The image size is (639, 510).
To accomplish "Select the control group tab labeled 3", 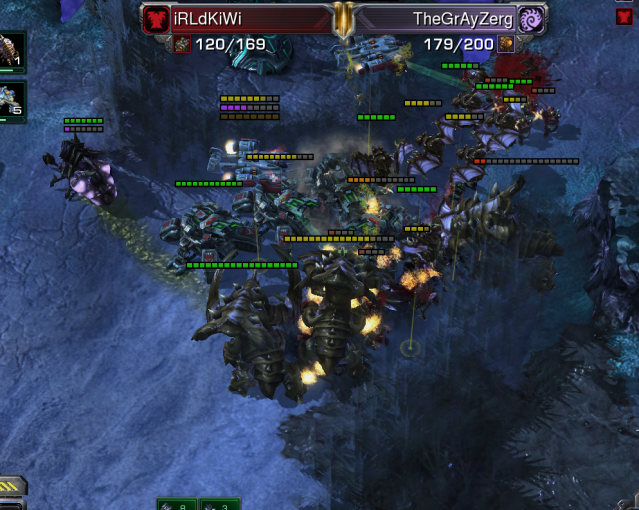I will click(219, 504).
